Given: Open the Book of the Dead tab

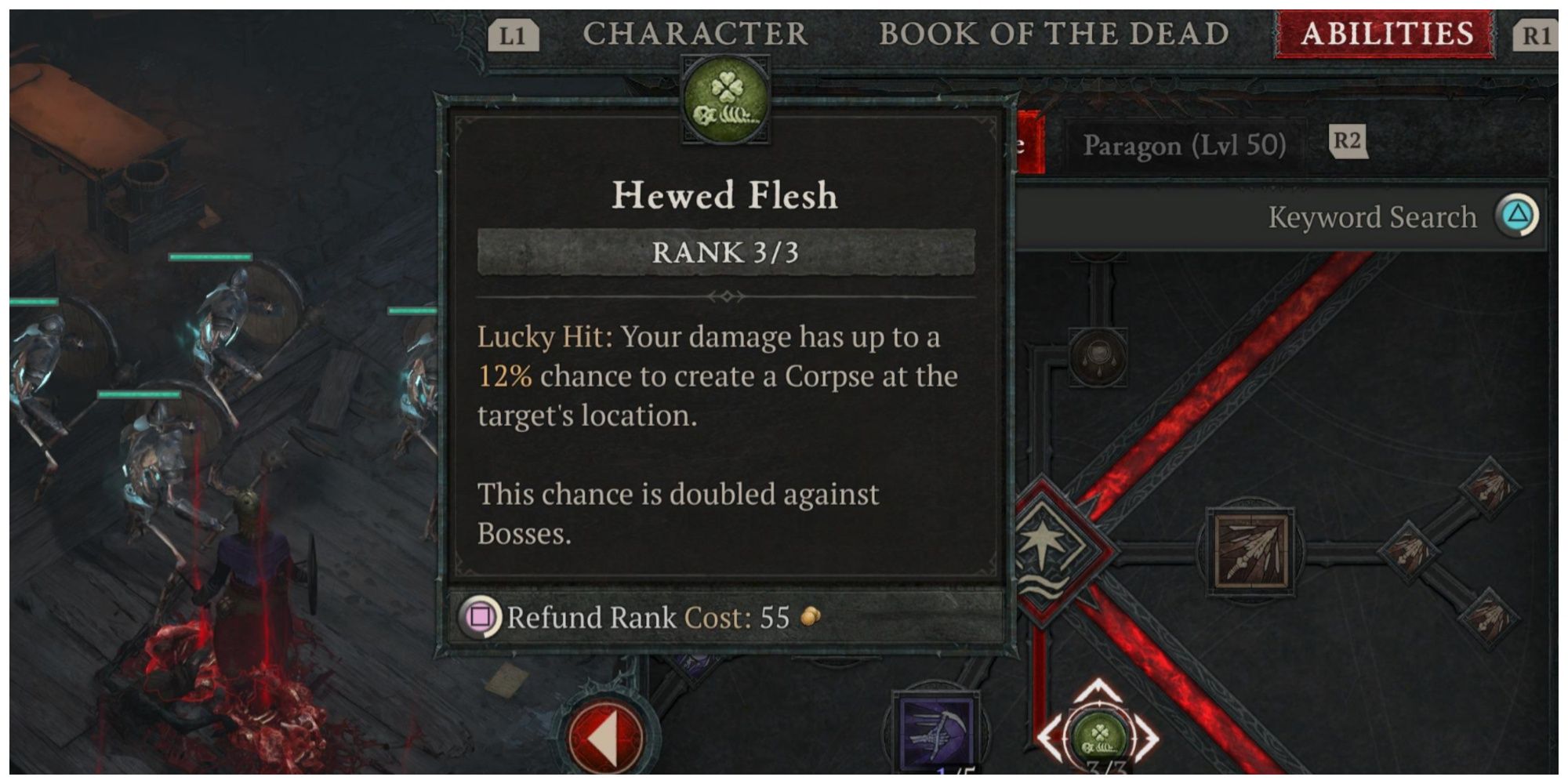Looking at the screenshot, I should click(1053, 34).
